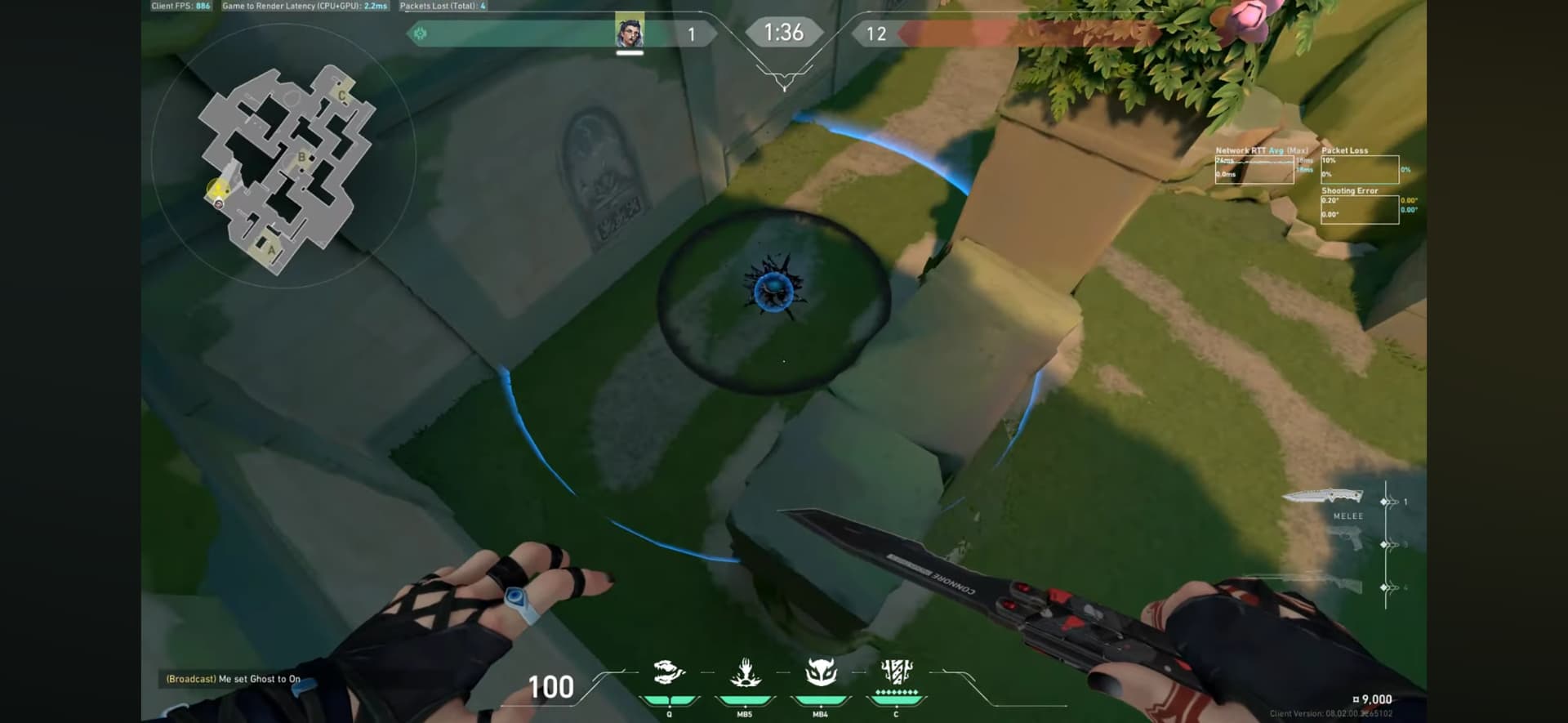The width and height of the screenshot is (1568, 723).
Task: Click the B site label on the minimap
Action: [x=301, y=157]
